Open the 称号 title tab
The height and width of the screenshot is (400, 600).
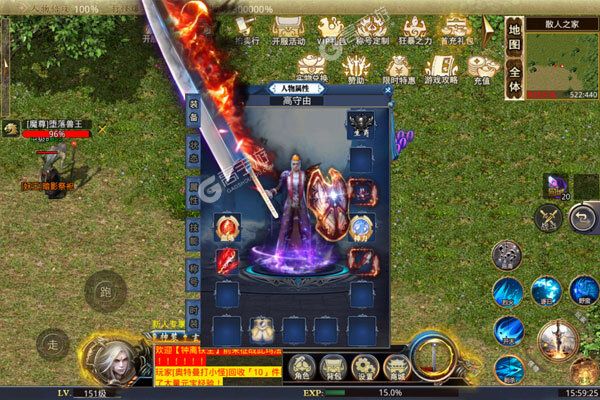pyautogui.click(x=193, y=264)
